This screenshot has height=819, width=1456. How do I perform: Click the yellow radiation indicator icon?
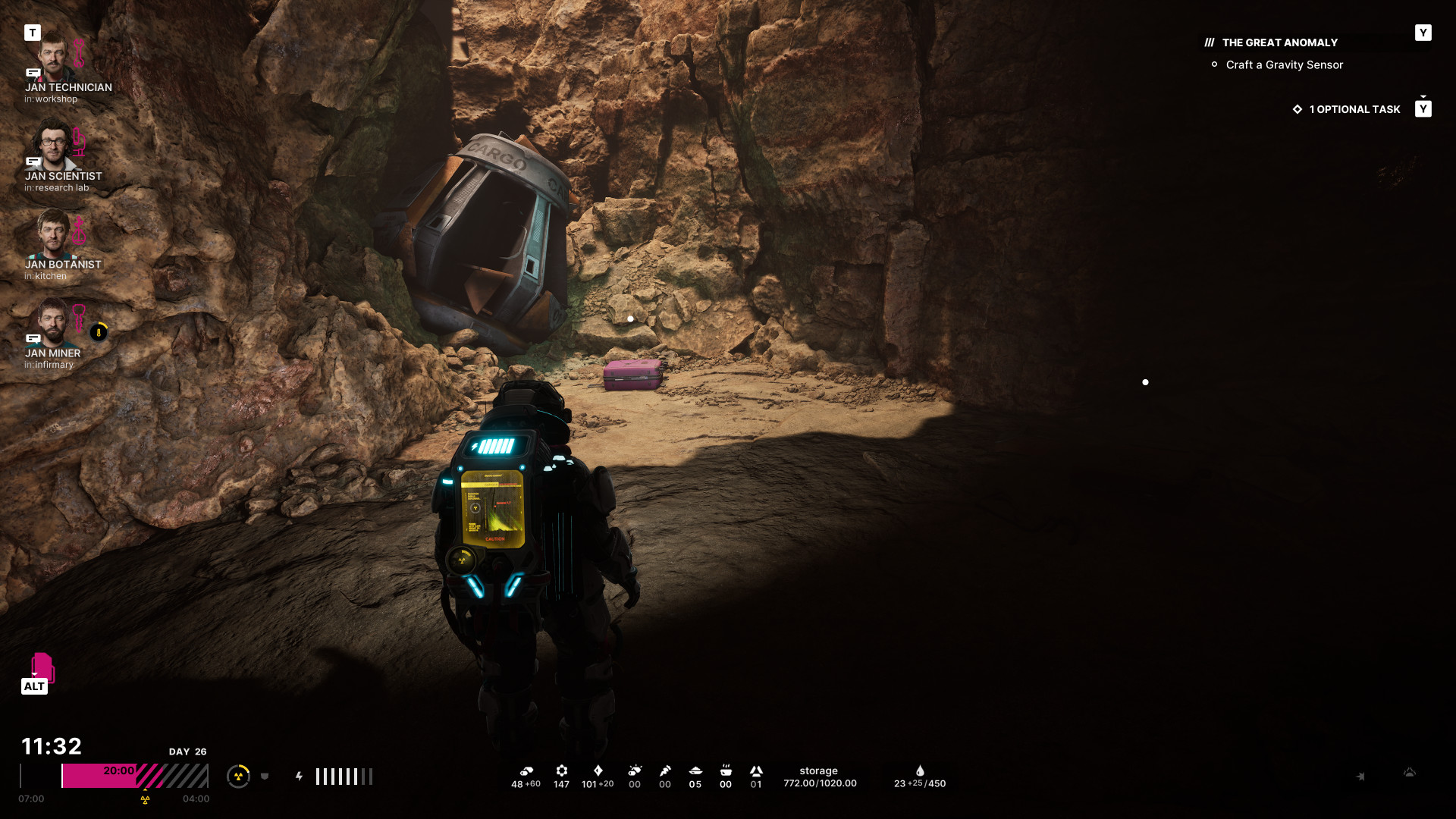[238, 777]
